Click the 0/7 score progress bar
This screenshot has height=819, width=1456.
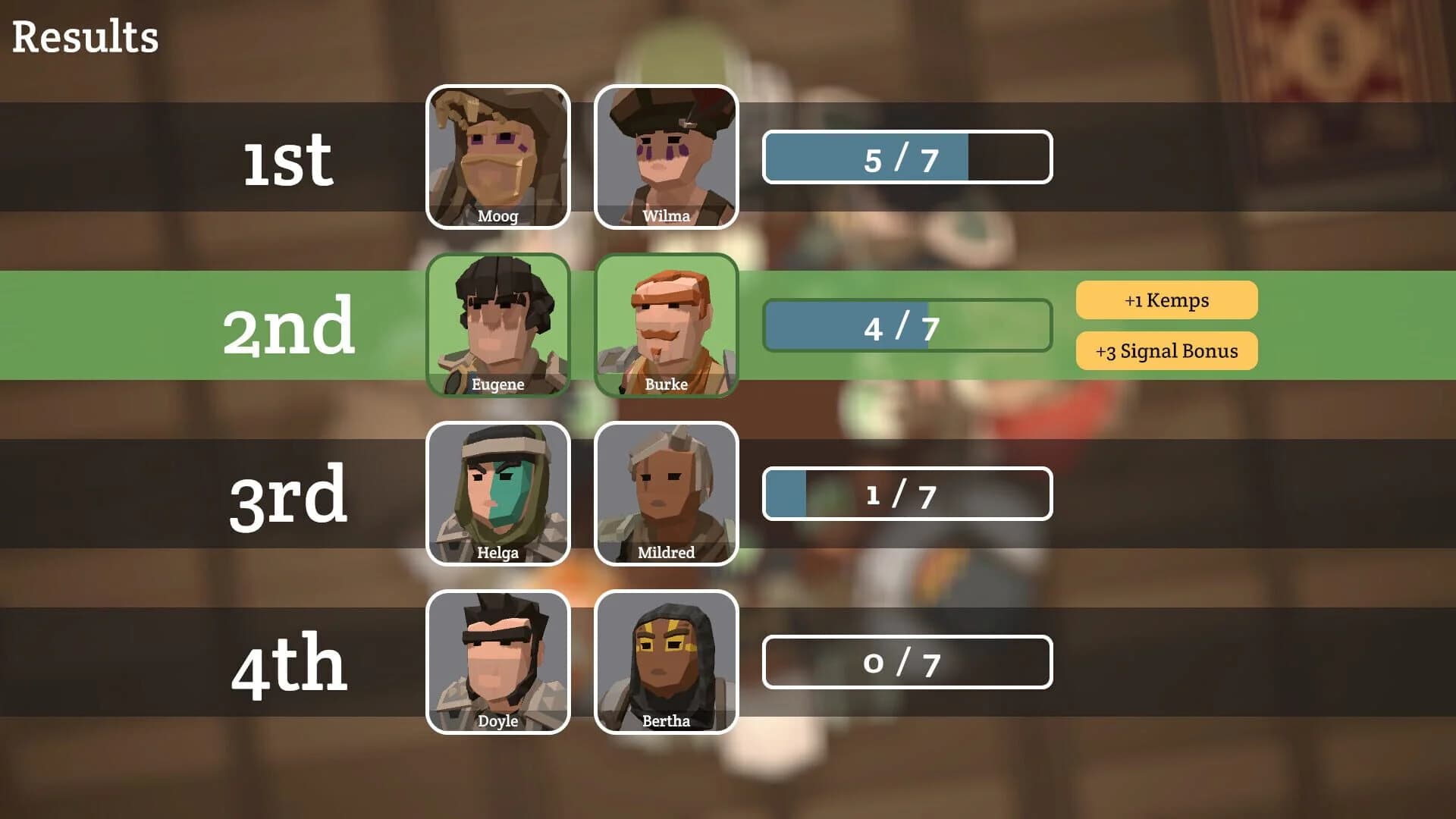coord(908,662)
